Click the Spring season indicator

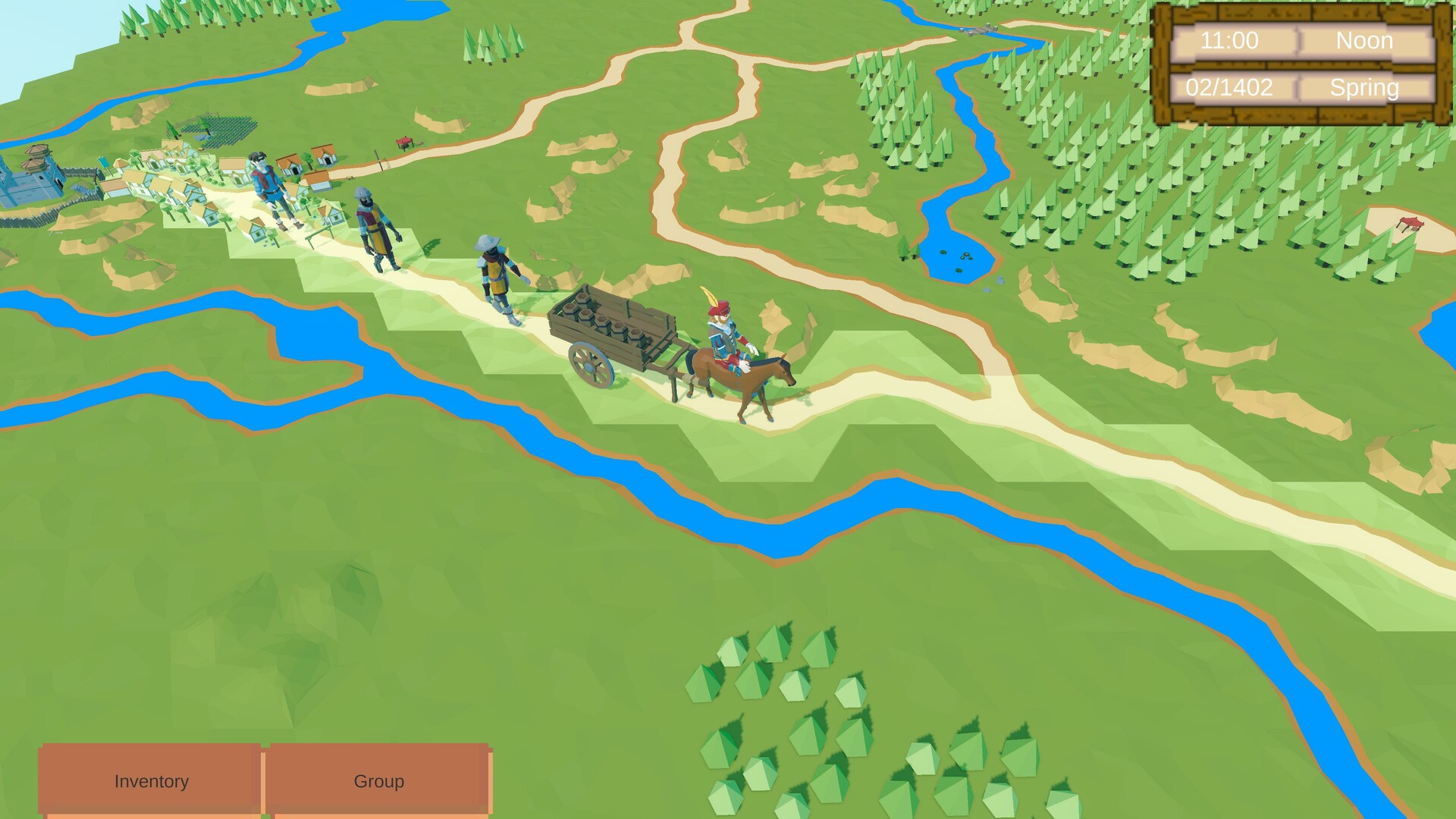[x=1364, y=88]
